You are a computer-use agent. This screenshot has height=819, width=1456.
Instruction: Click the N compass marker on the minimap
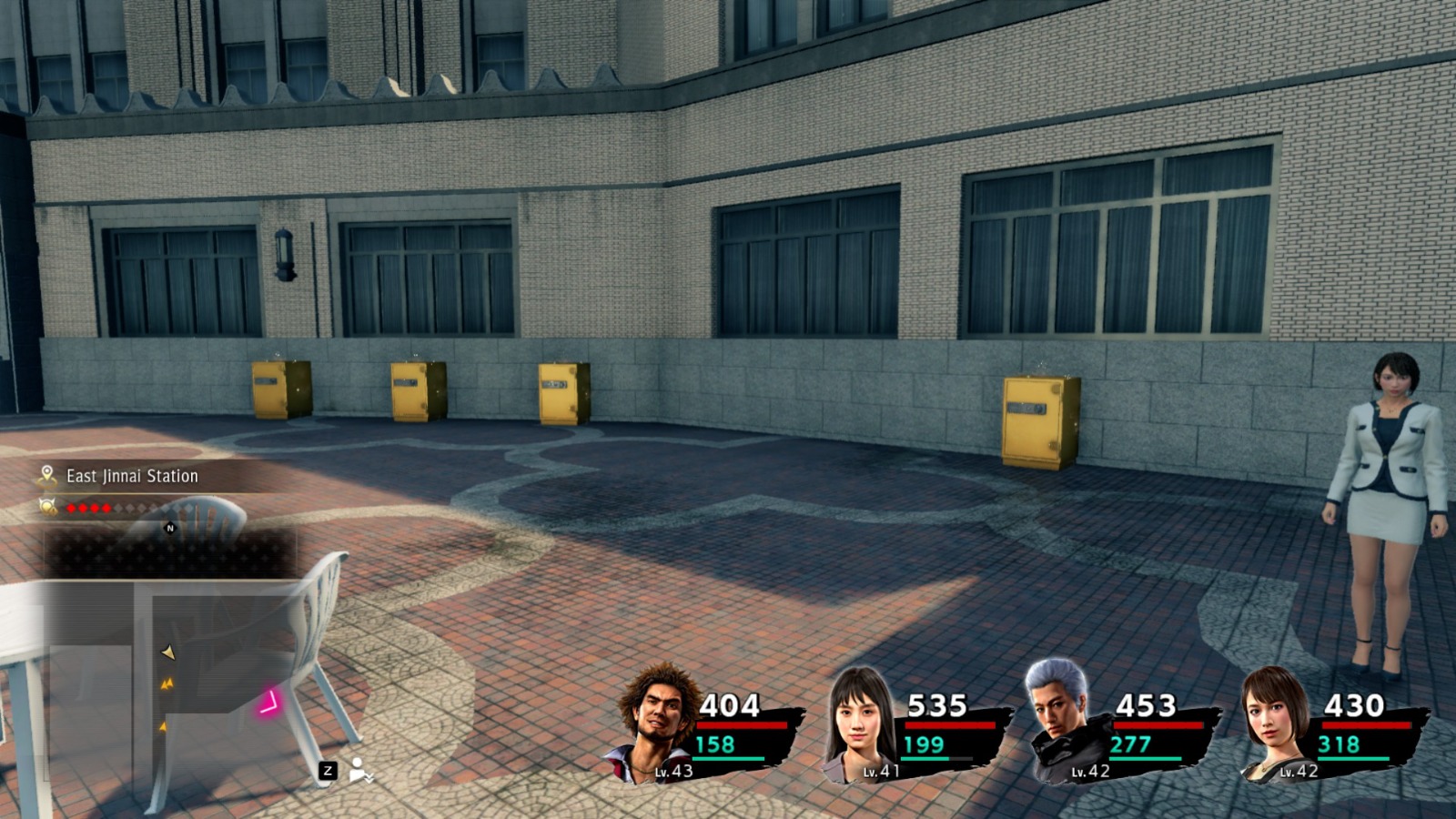pyautogui.click(x=169, y=528)
